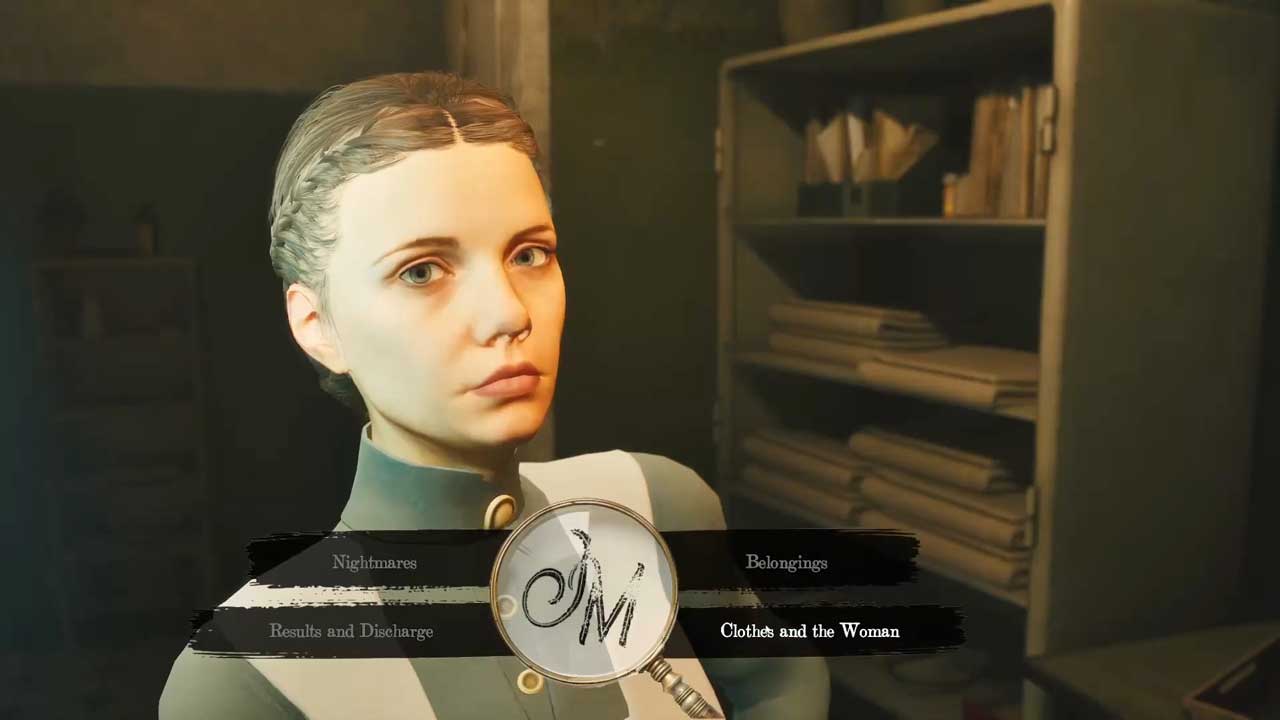Select Results and Discharge topic
This screenshot has width=1280, height=720.
351,631
